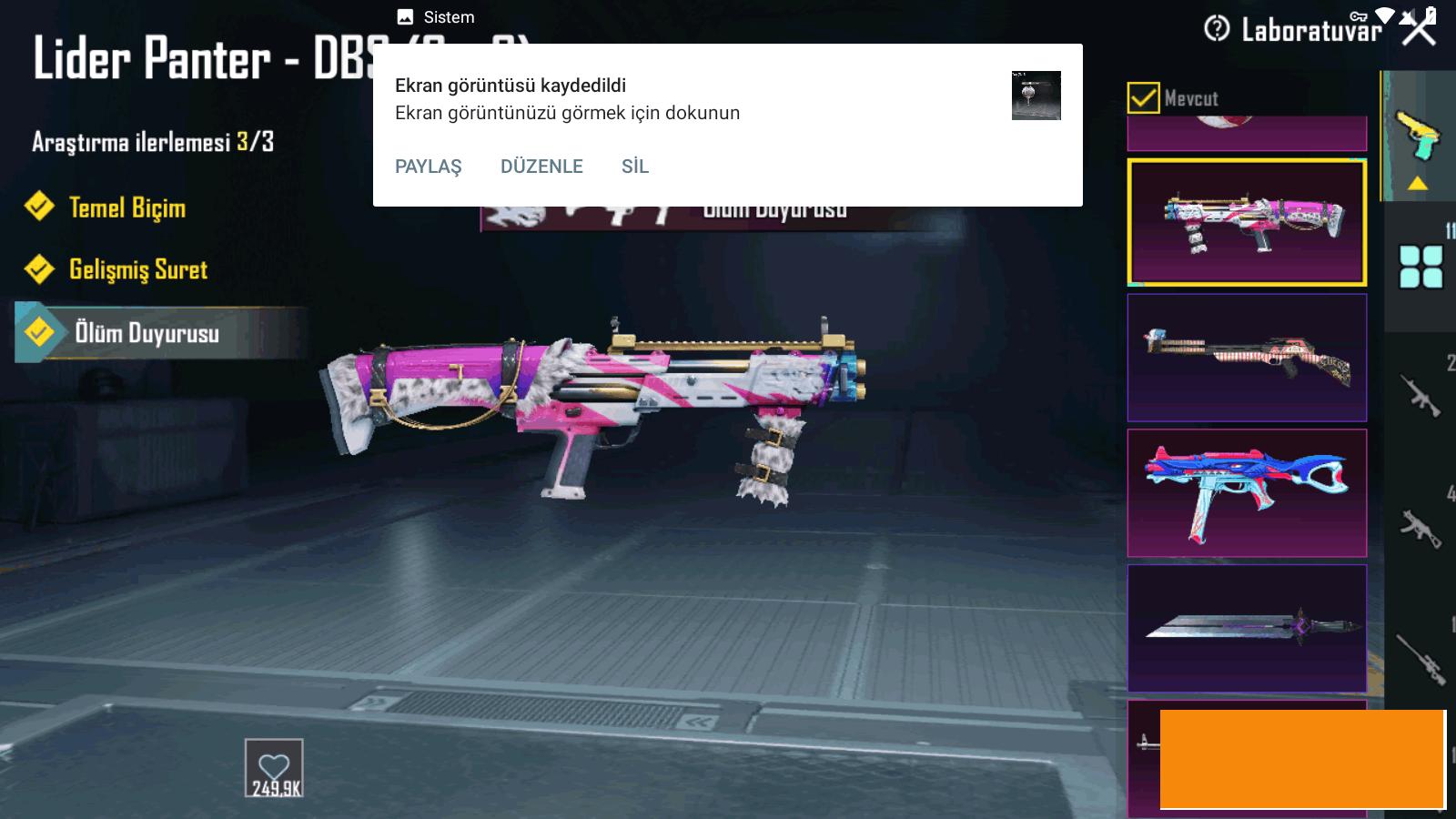
Task: Pick the red striped rifle skin thumbnail
Action: coord(1246,357)
